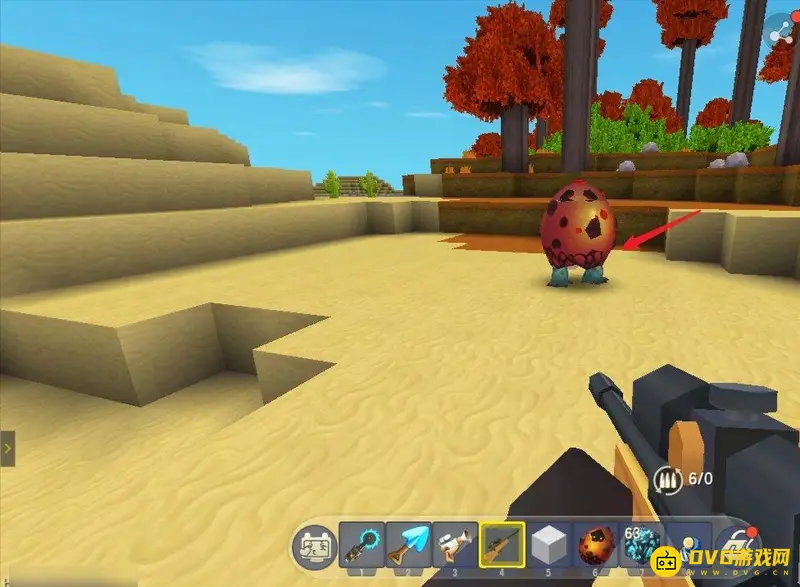800x587 pixels.
Task: Select the chainsaw tool in slot 1
Action: (361, 547)
